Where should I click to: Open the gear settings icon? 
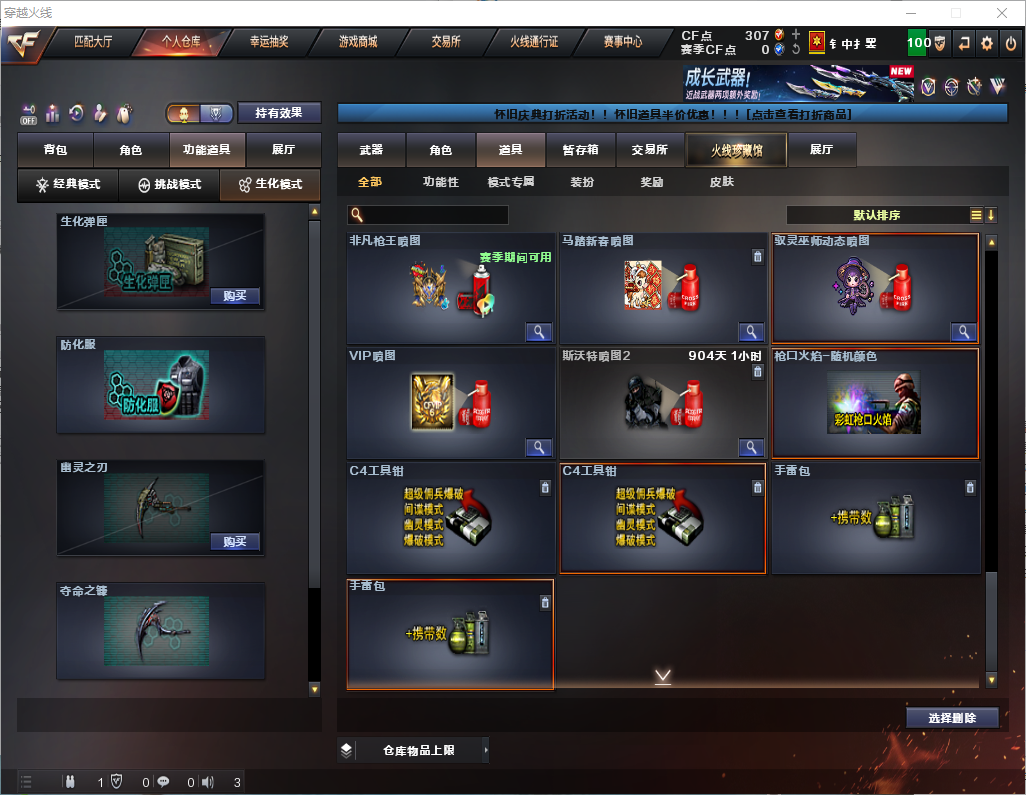click(987, 43)
